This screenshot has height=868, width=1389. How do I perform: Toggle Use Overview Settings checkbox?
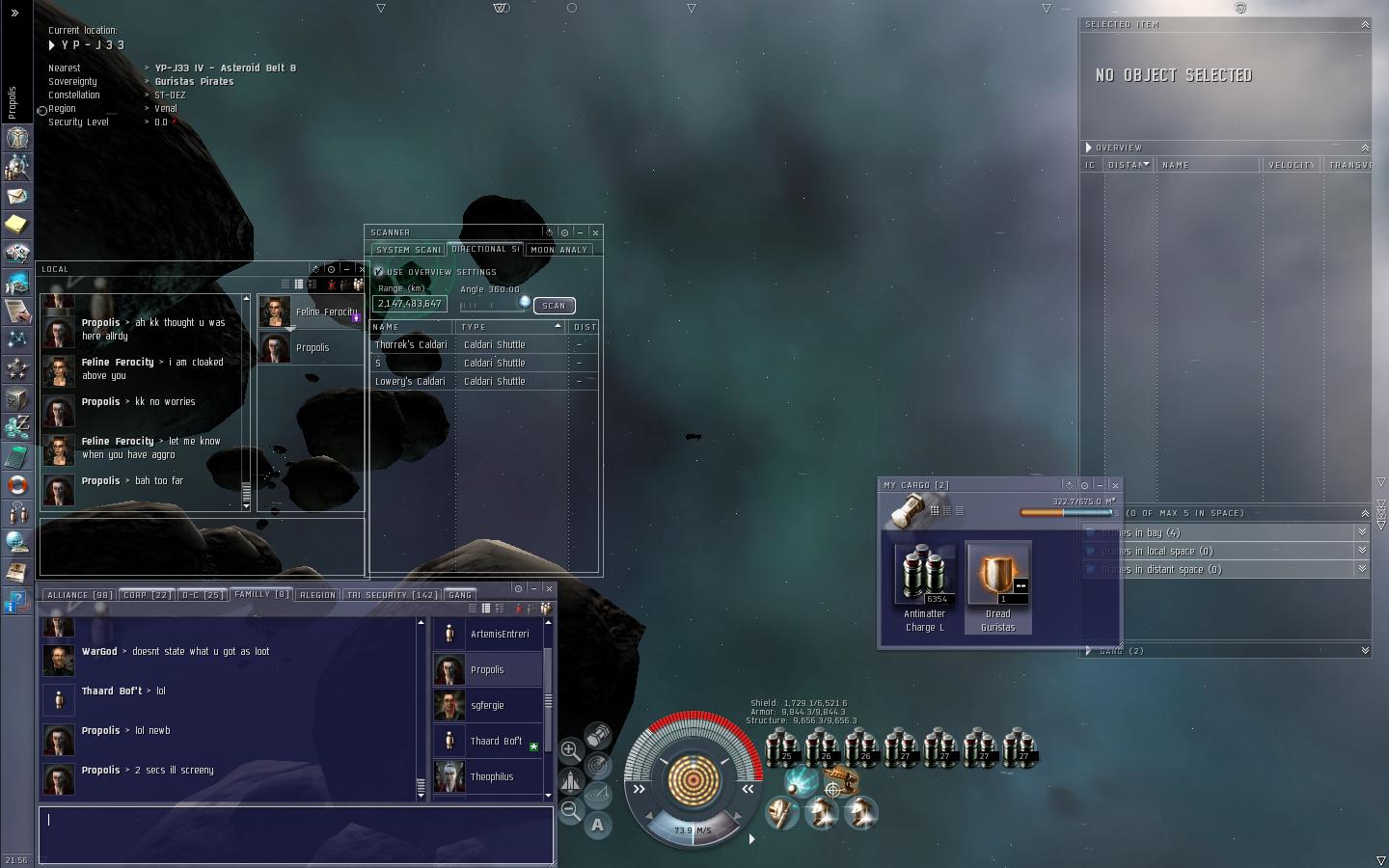click(x=379, y=272)
